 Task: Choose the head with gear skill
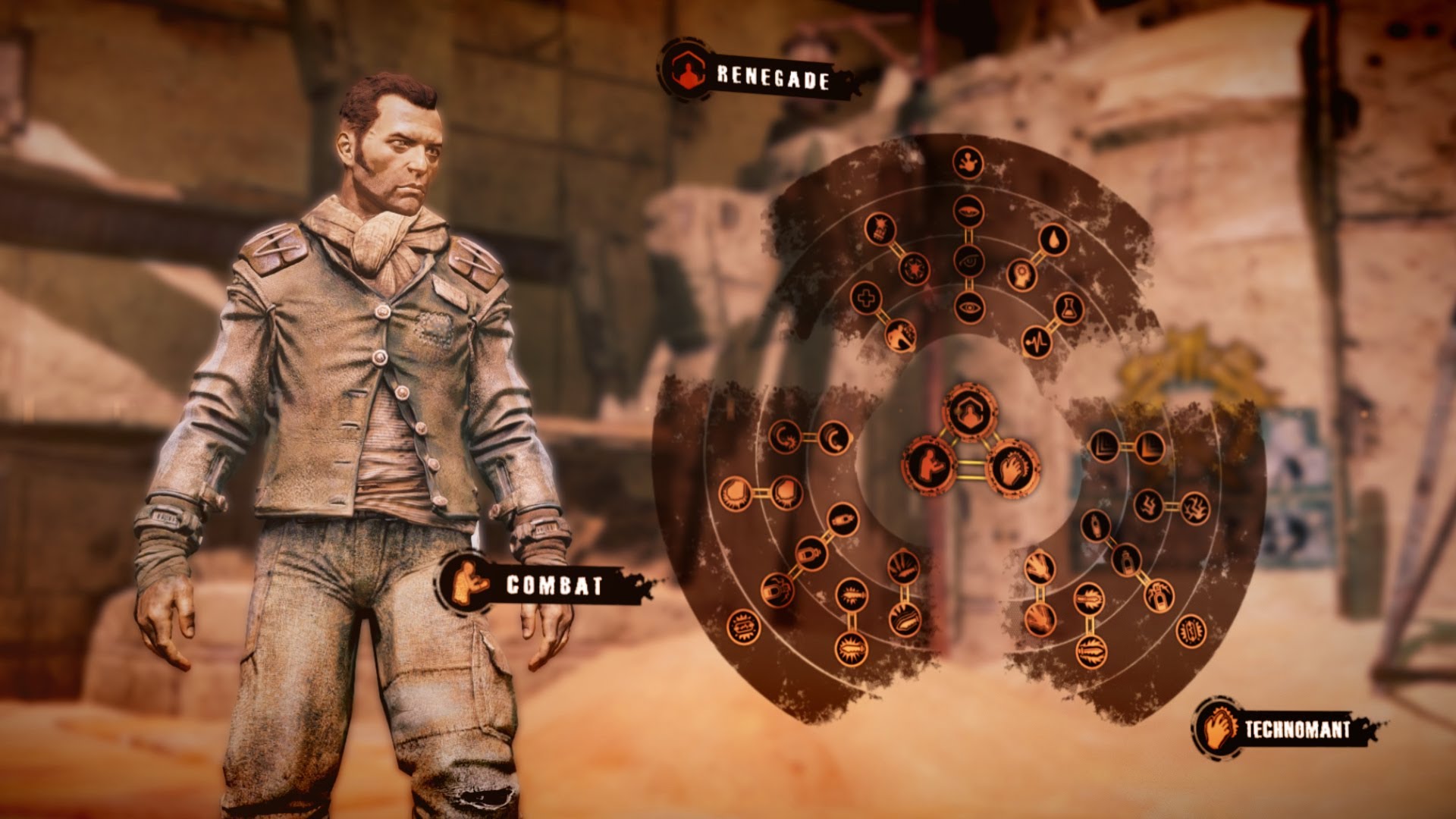pos(1022,275)
